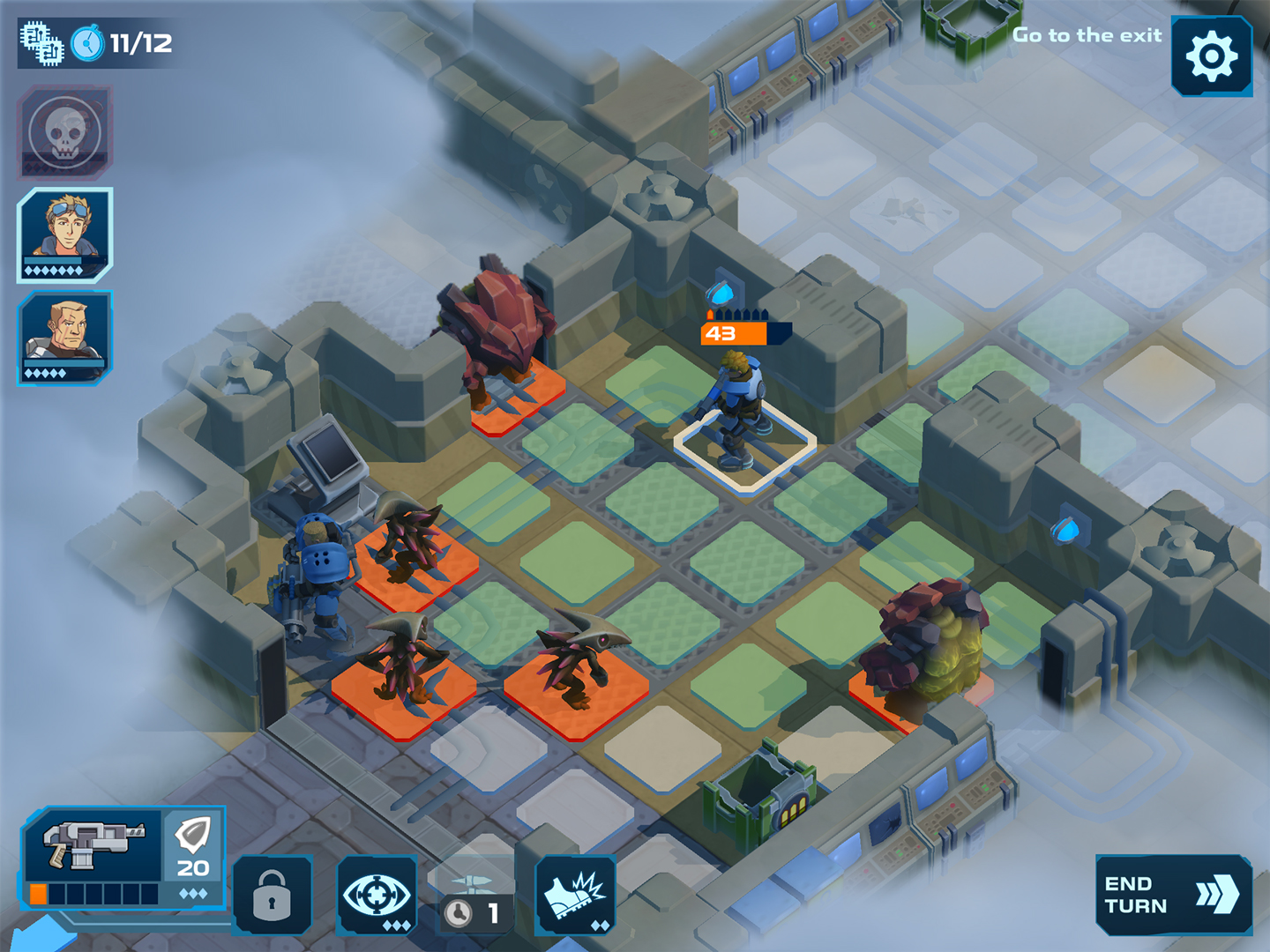Click the dead unit skull portrait

click(64, 132)
